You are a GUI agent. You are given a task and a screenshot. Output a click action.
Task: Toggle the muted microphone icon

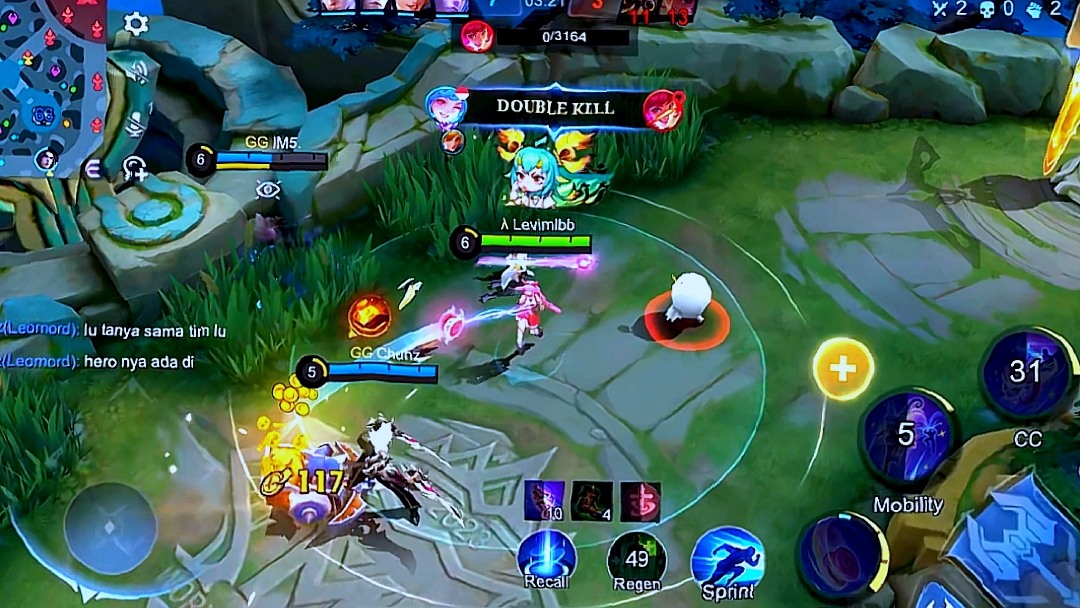click(x=137, y=124)
